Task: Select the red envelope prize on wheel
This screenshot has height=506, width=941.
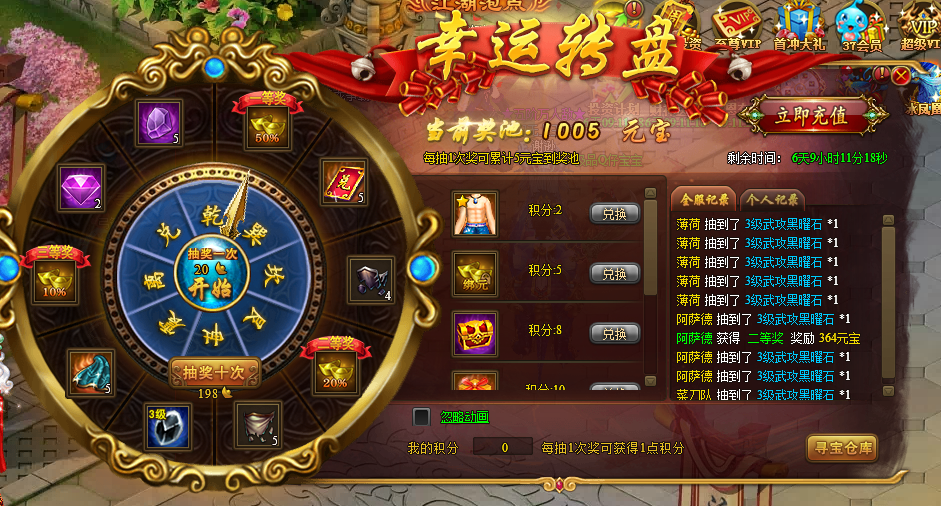Action: (x=343, y=183)
